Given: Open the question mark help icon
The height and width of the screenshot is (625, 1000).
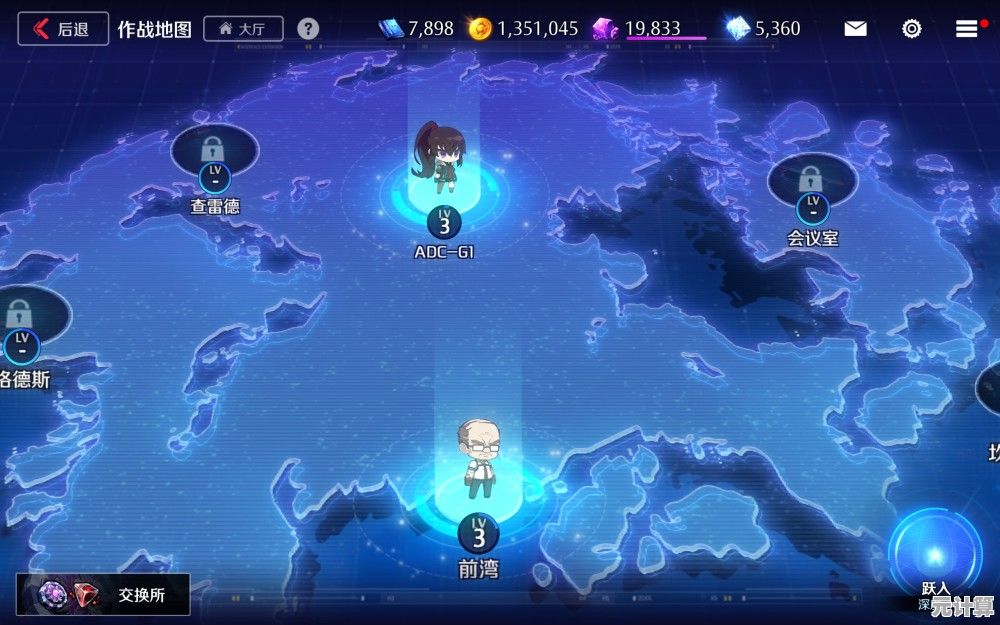Looking at the screenshot, I should tap(308, 29).
